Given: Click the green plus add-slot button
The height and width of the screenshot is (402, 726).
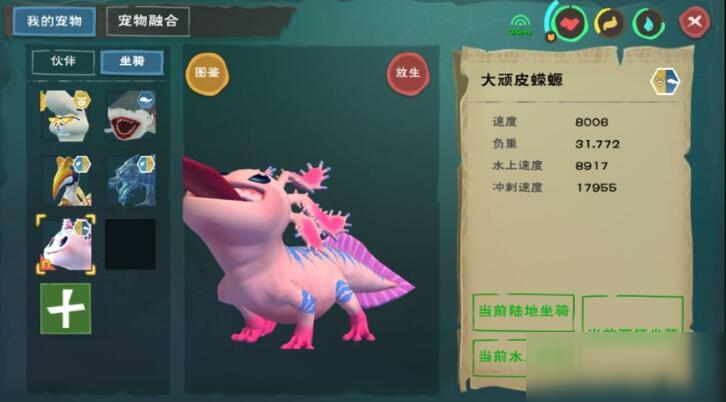Looking at the screenshot, I should pyautogui.click(x=65, y=308).
